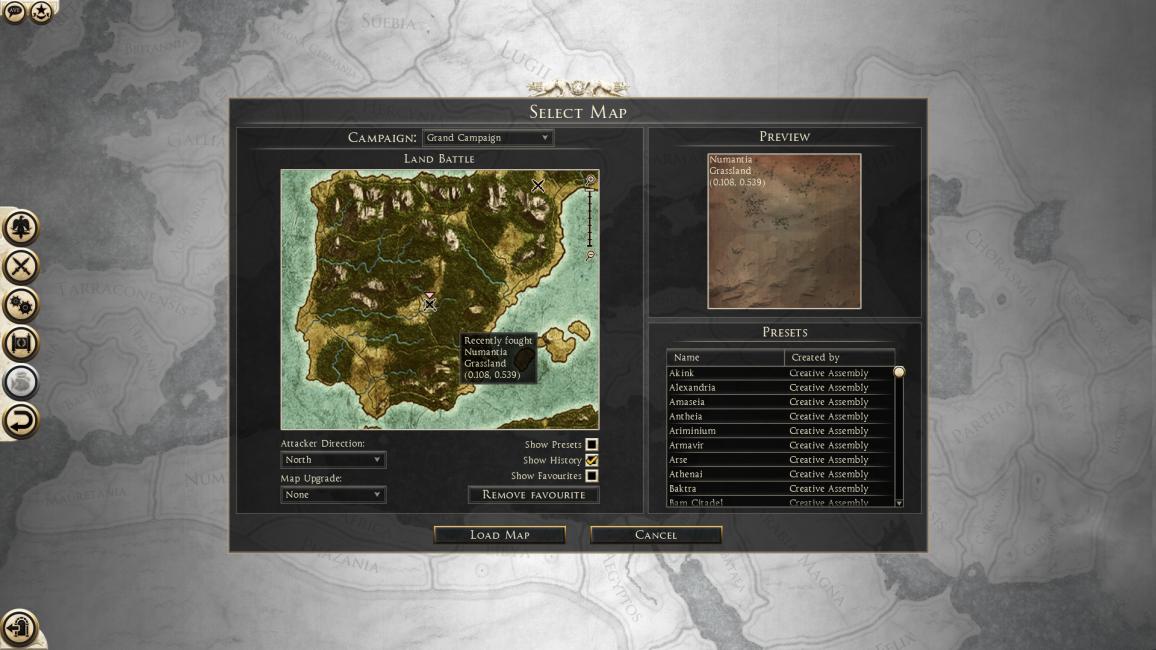
Task: Sort presets by the Name column header
Action: click(x=726, y=357)
